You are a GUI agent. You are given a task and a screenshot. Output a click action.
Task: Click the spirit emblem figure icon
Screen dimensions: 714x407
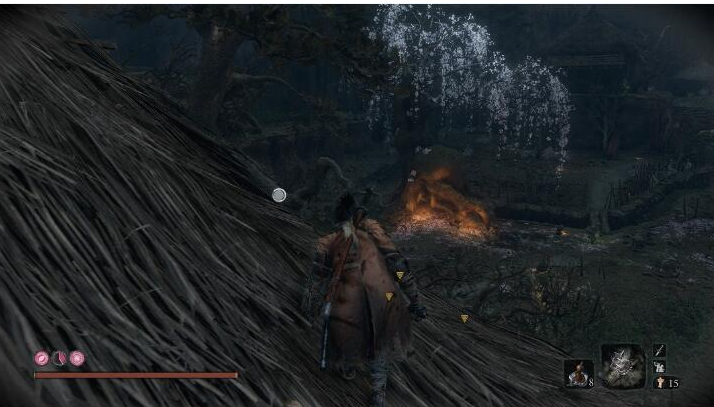pos(659,382)
